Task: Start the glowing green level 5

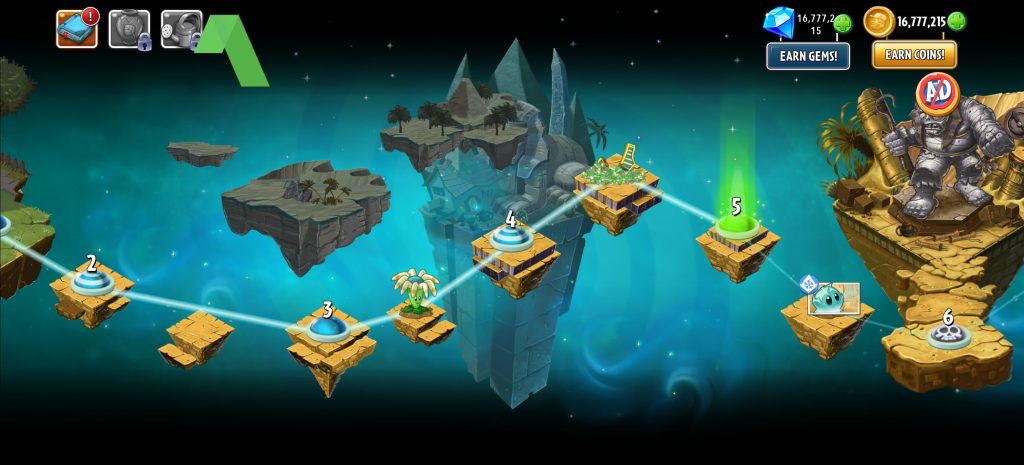Action: pyautogui.click(x=737, y=226)
